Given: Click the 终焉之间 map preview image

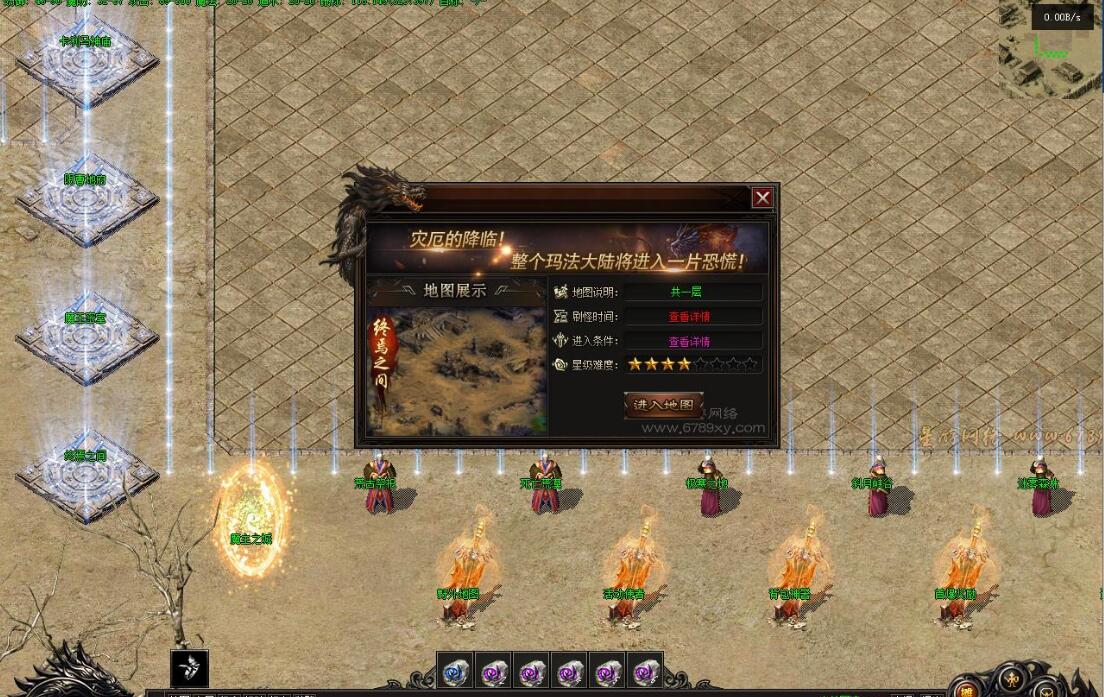Looking at the screenshot, I should (x=458, y=370).
